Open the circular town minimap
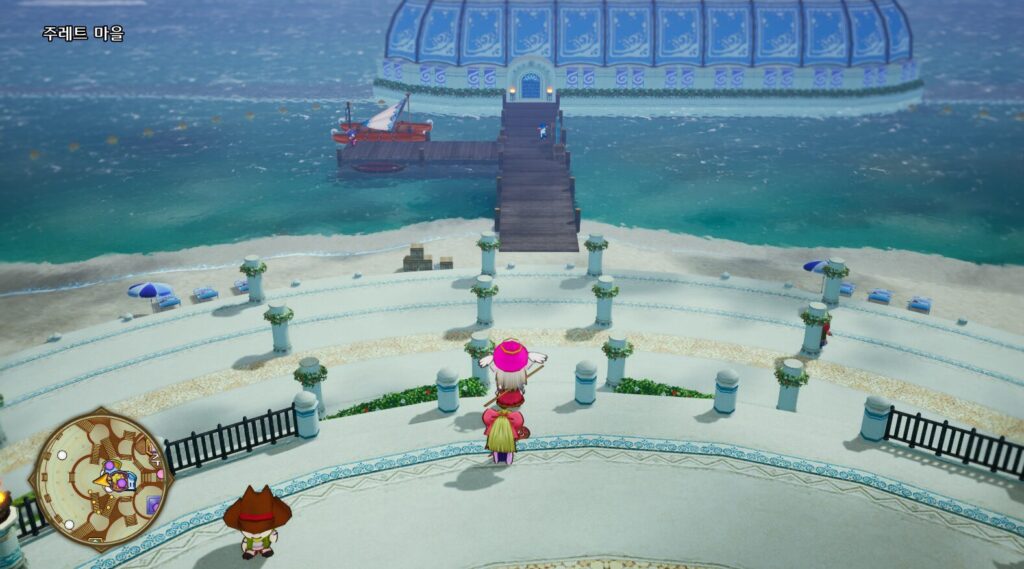This screenshot has height=569, width=1024. pos(100,478)
